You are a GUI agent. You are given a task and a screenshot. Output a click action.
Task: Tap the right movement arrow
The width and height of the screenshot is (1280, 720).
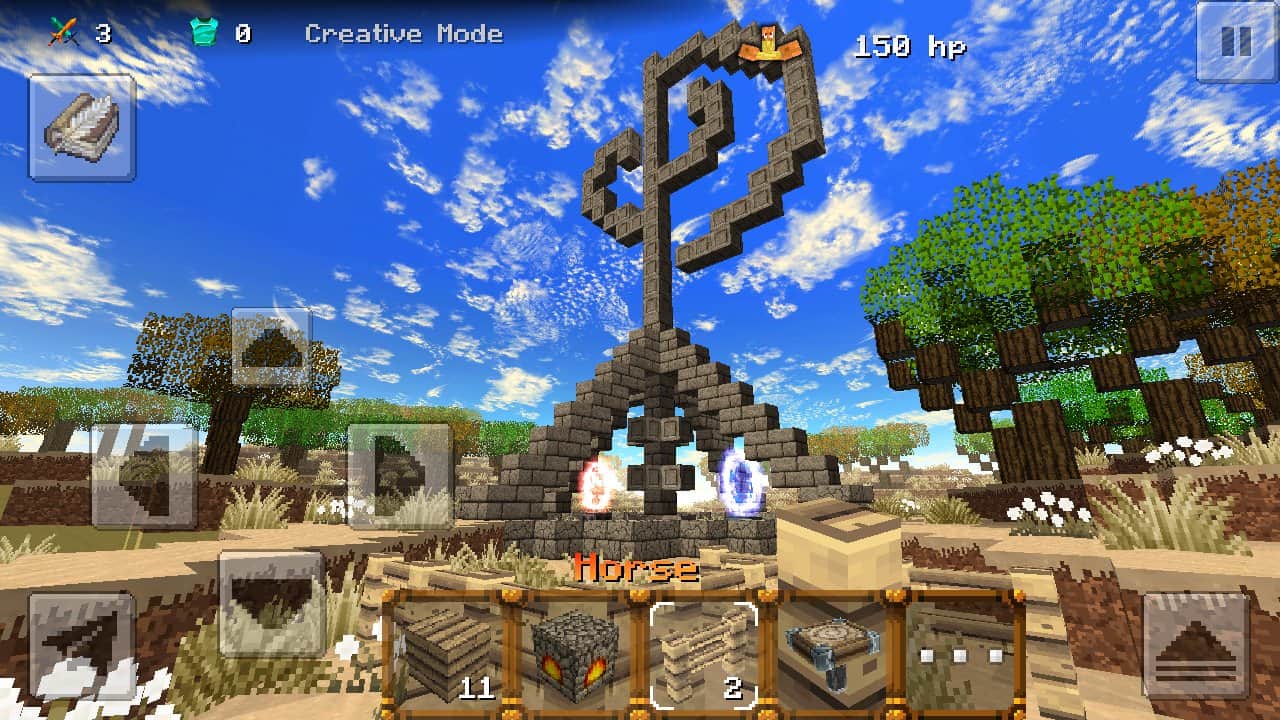pos(399,475)
